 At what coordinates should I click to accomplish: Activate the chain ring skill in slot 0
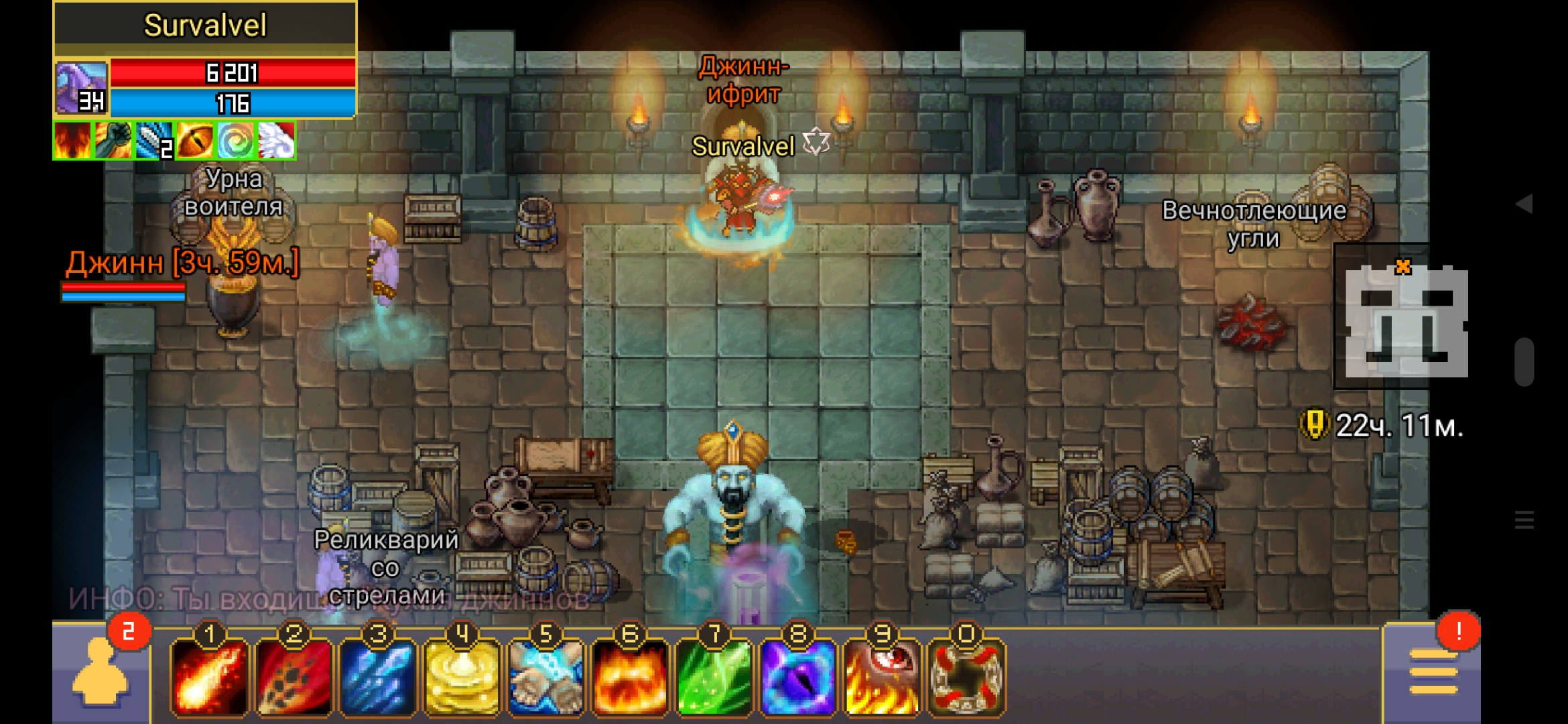click(966, 677)
